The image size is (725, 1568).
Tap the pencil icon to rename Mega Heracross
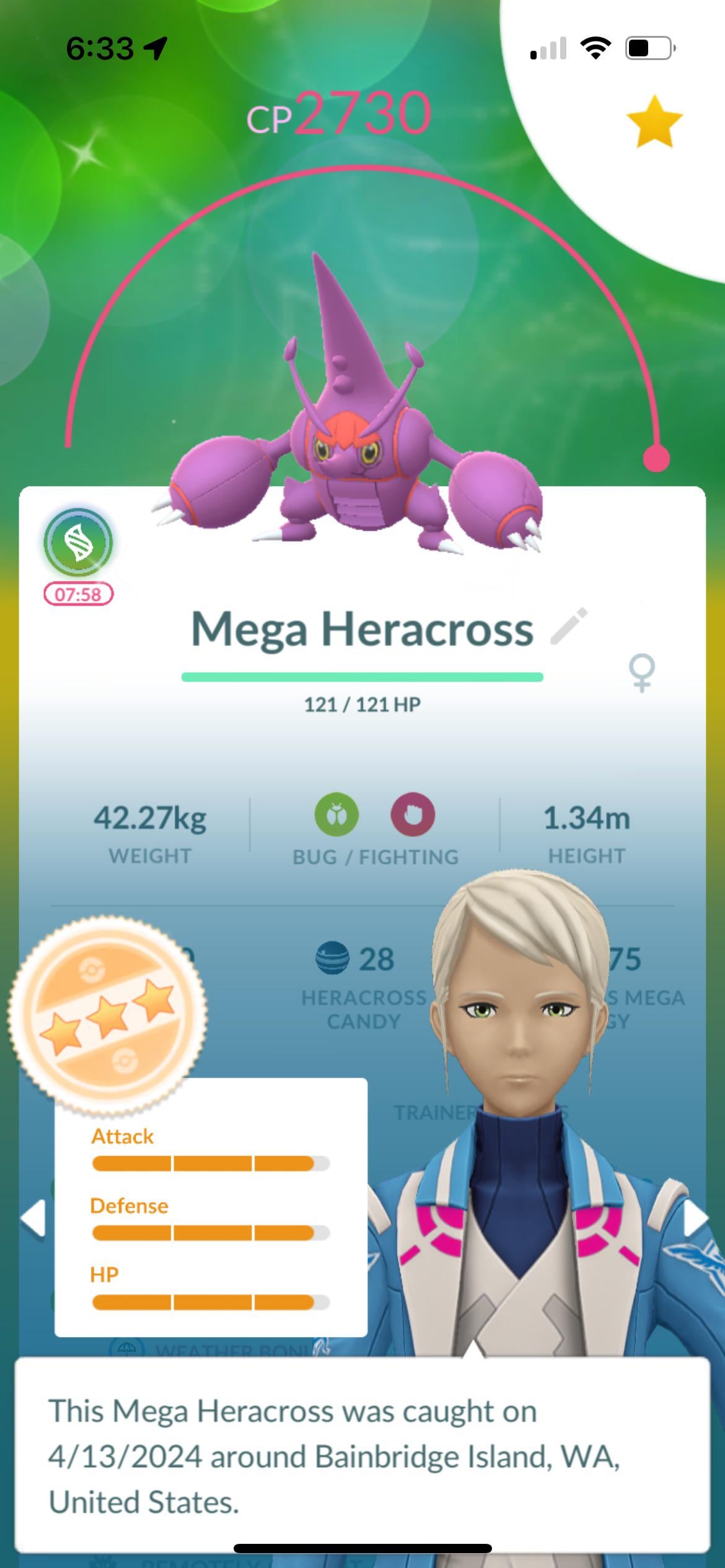click(x=569, y=627)
